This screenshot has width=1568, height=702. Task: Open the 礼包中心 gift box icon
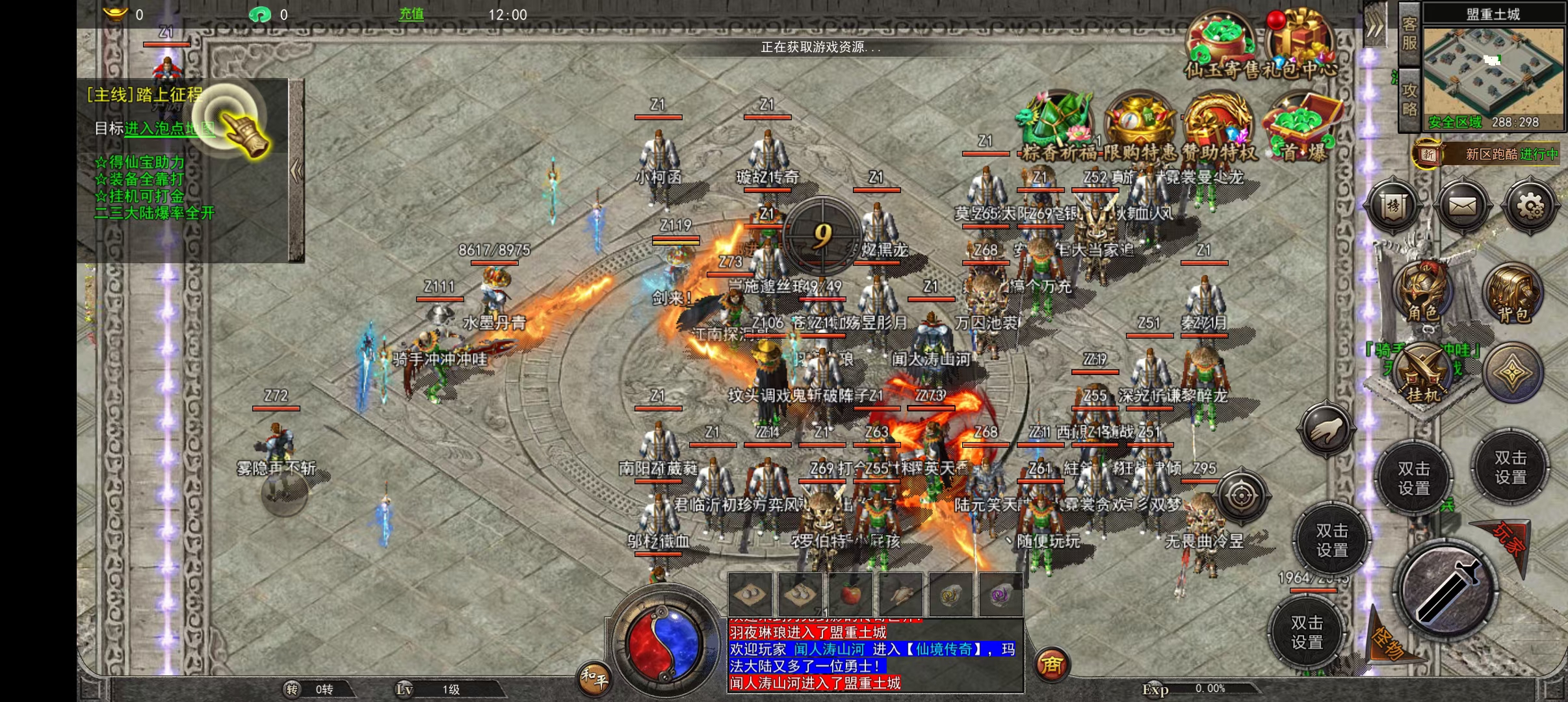(x=1300, y=43)
